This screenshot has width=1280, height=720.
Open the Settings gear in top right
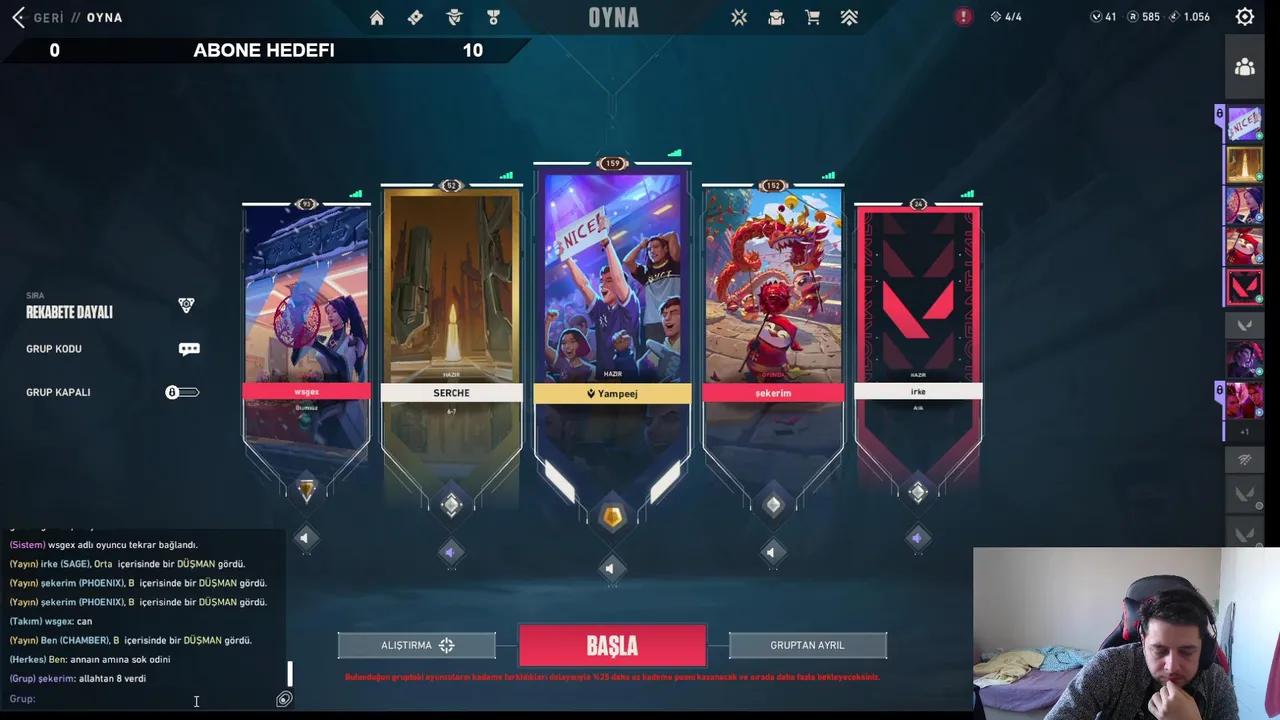pyautogui.click(x=1244, y=15)
